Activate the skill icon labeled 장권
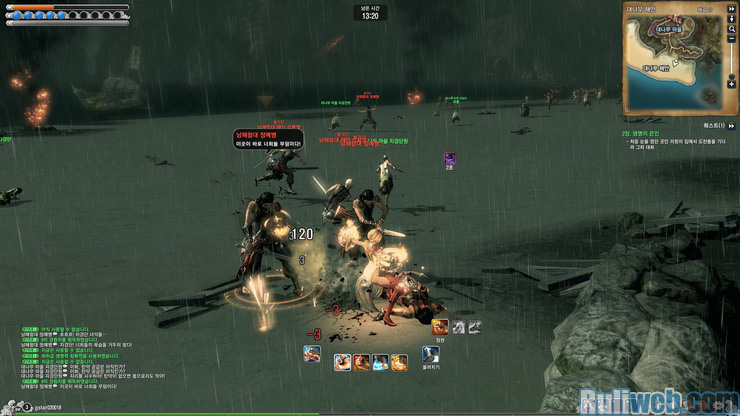The height and width of the screenshot is (416, 740). pyautogui.click(x=440, y=327)
